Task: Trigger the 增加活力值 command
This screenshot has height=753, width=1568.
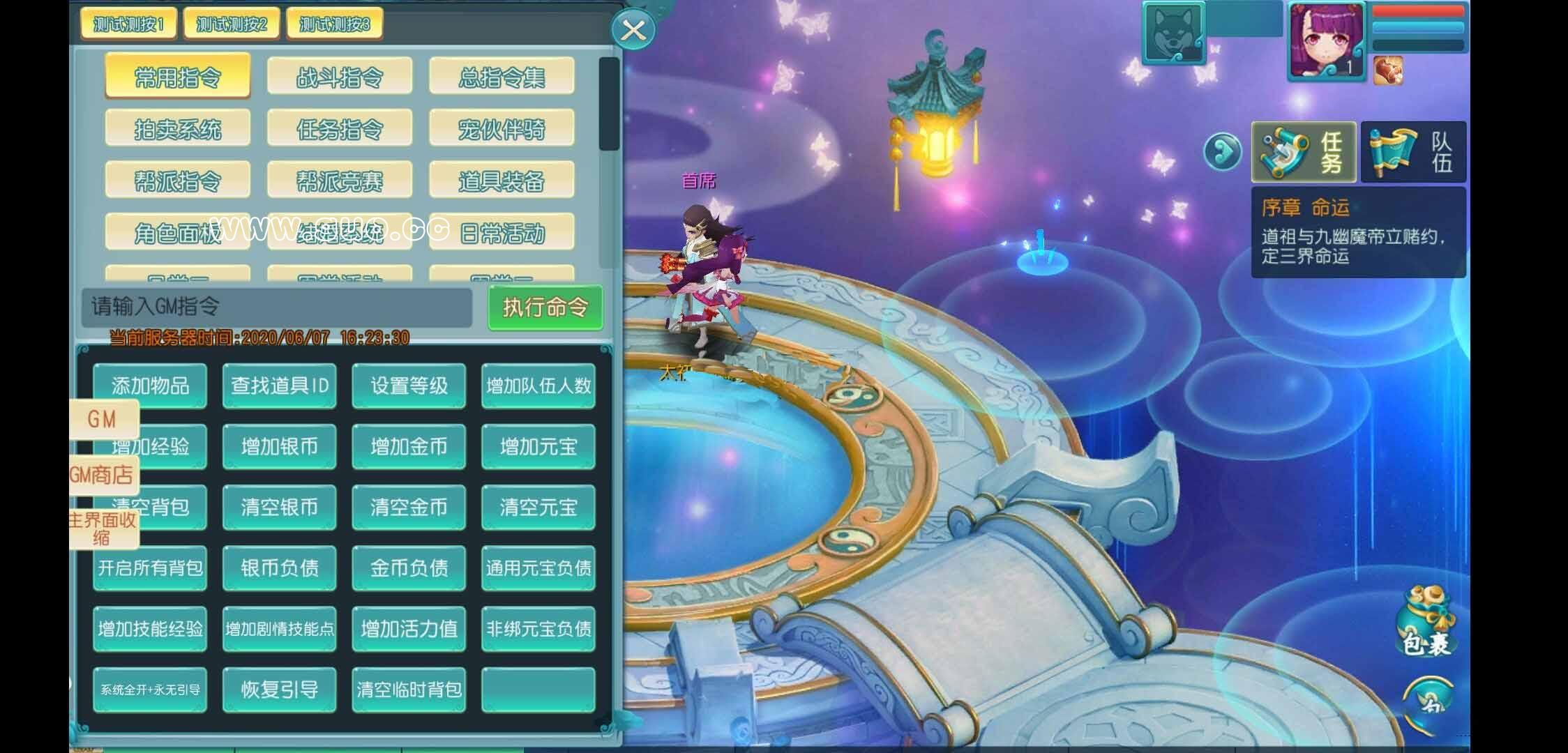Action: point(409,629)
